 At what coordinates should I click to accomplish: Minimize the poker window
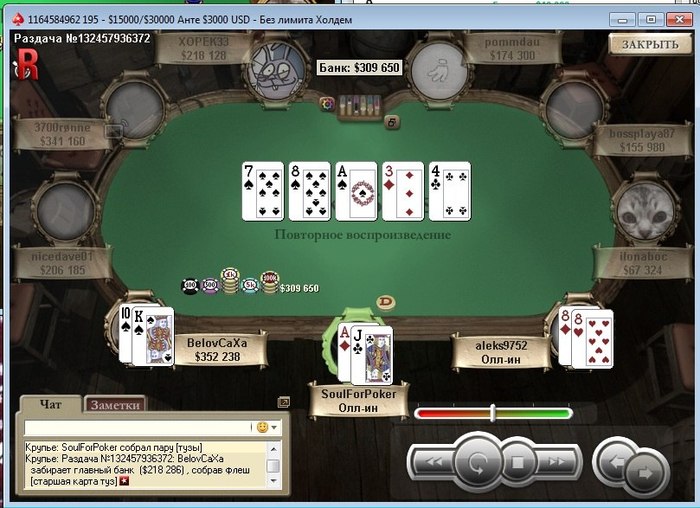[626, 18]
